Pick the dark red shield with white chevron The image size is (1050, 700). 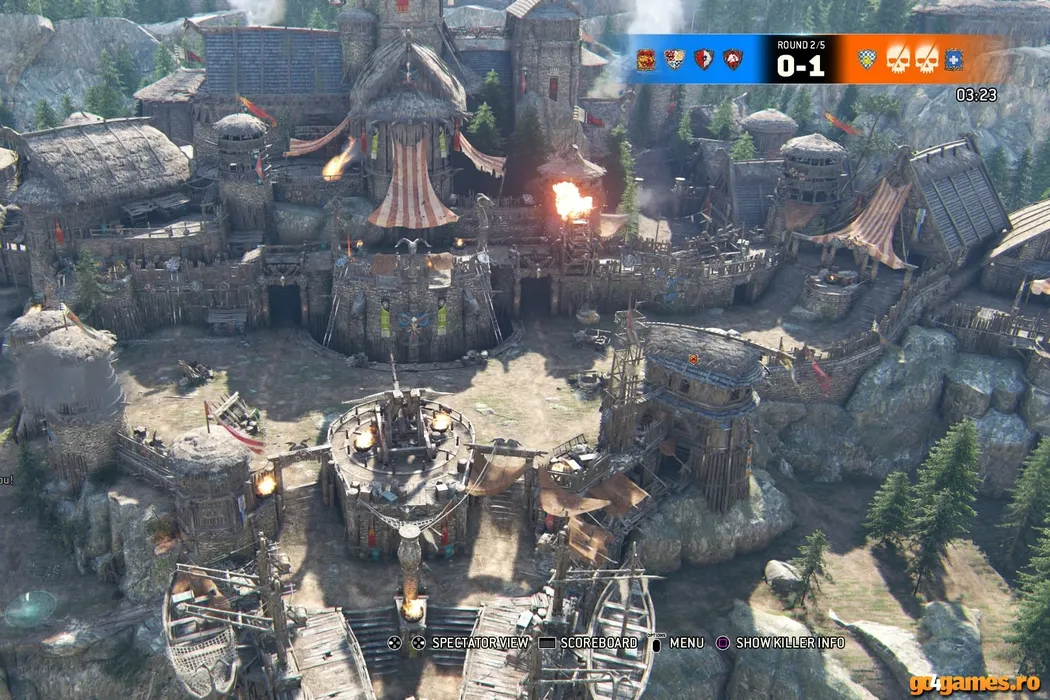(x=733, y=59)
